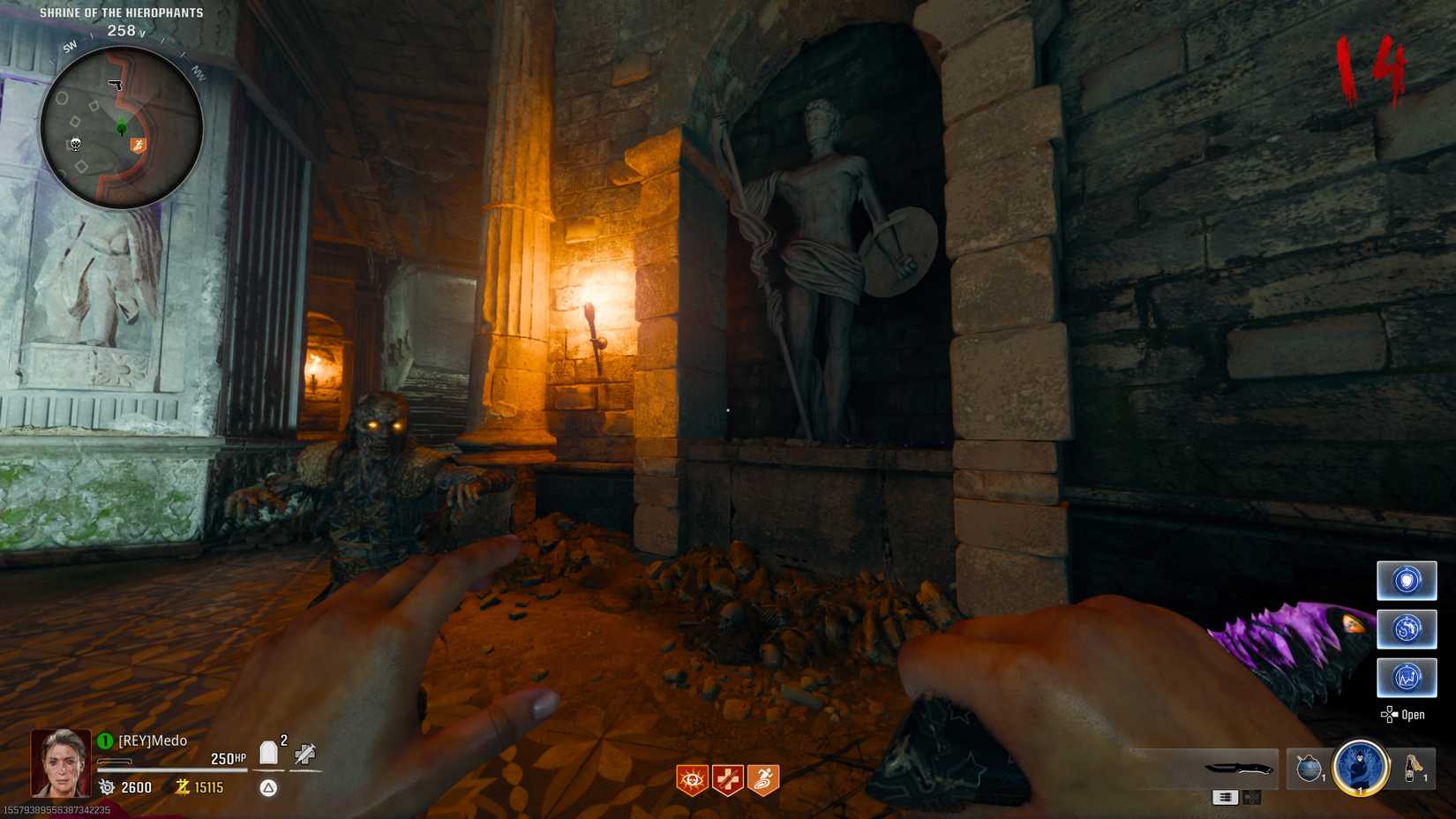Expand the minimap in the top left
The image size is (1456, 819).
coord(121,122)
